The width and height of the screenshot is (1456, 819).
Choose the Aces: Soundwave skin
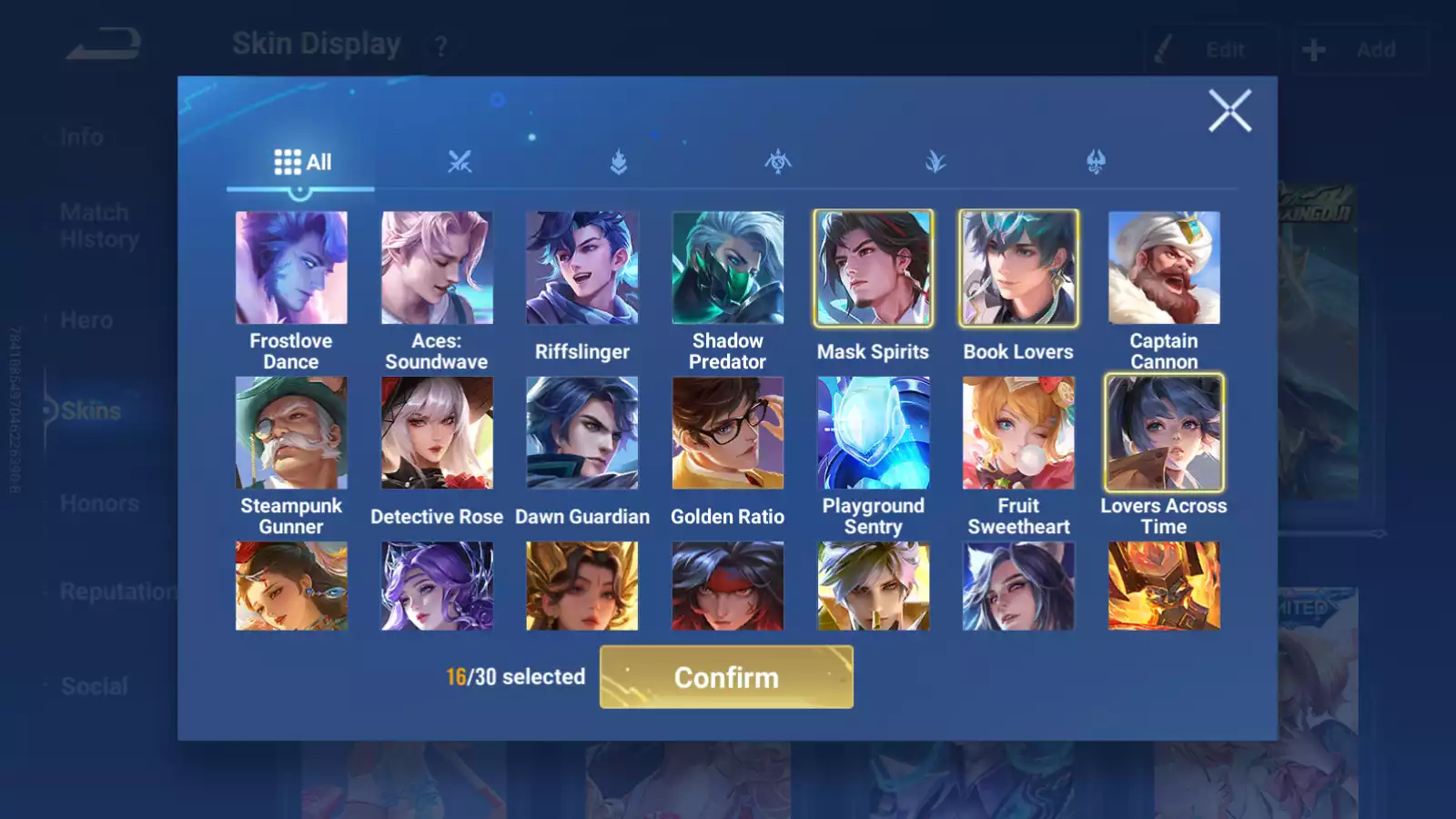pyautogui.click(x=437, y=268)
